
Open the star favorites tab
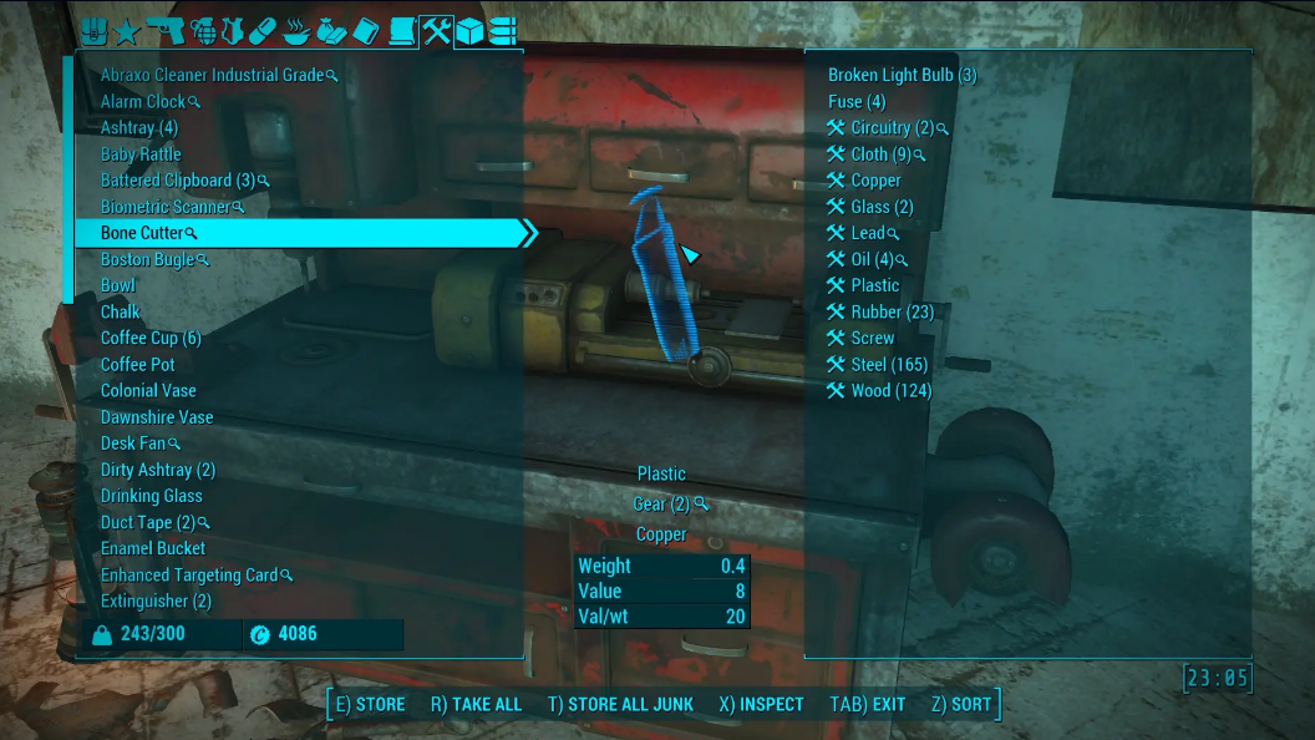(x=127, y=32)
